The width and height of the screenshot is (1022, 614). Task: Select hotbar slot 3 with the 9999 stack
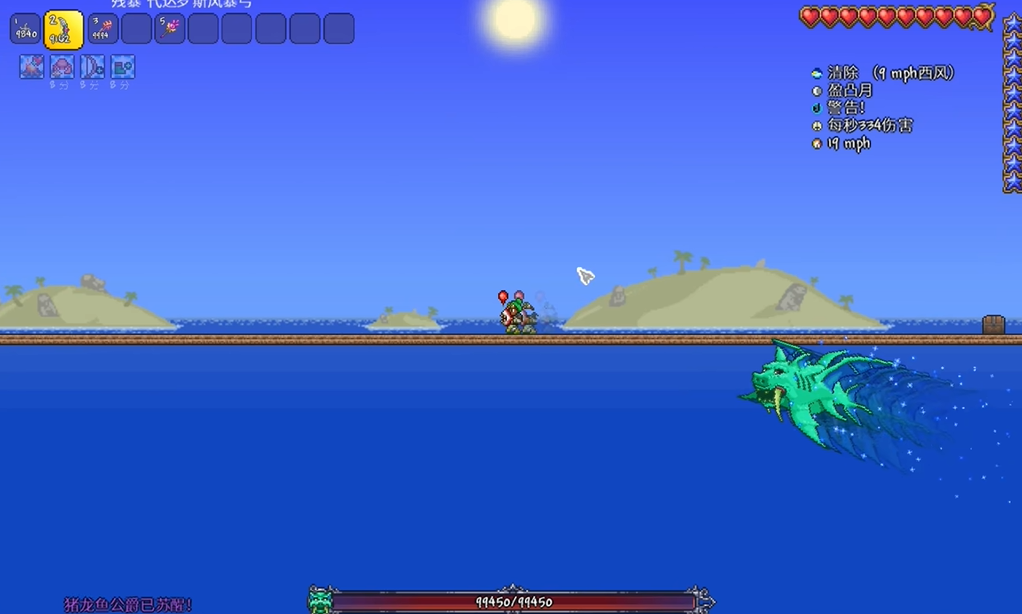[x=102, y=29]
